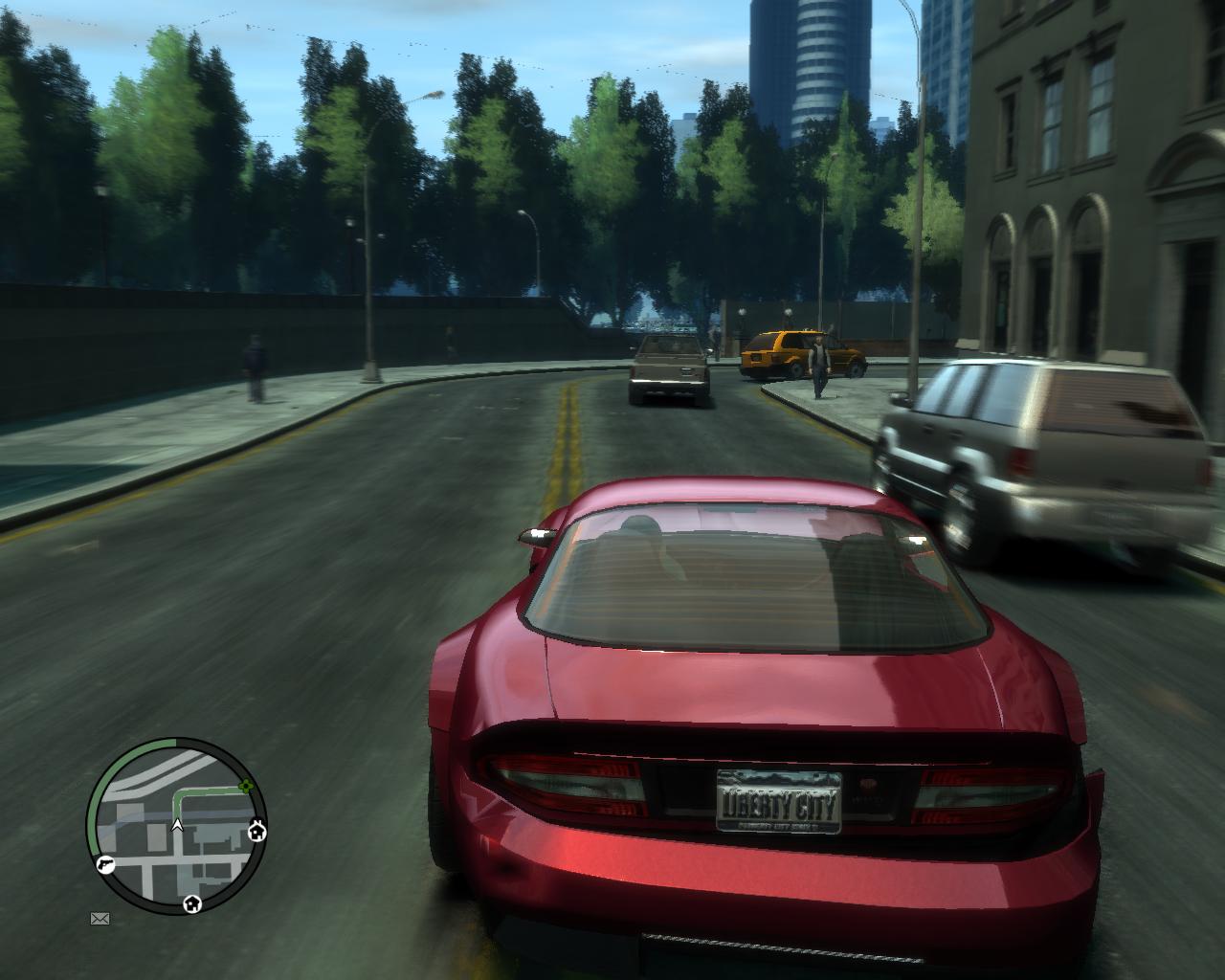Viewport: 1225px width, 980px height.
Task: Select the pistol weapon blip on the radar
Action: [105, 863]
